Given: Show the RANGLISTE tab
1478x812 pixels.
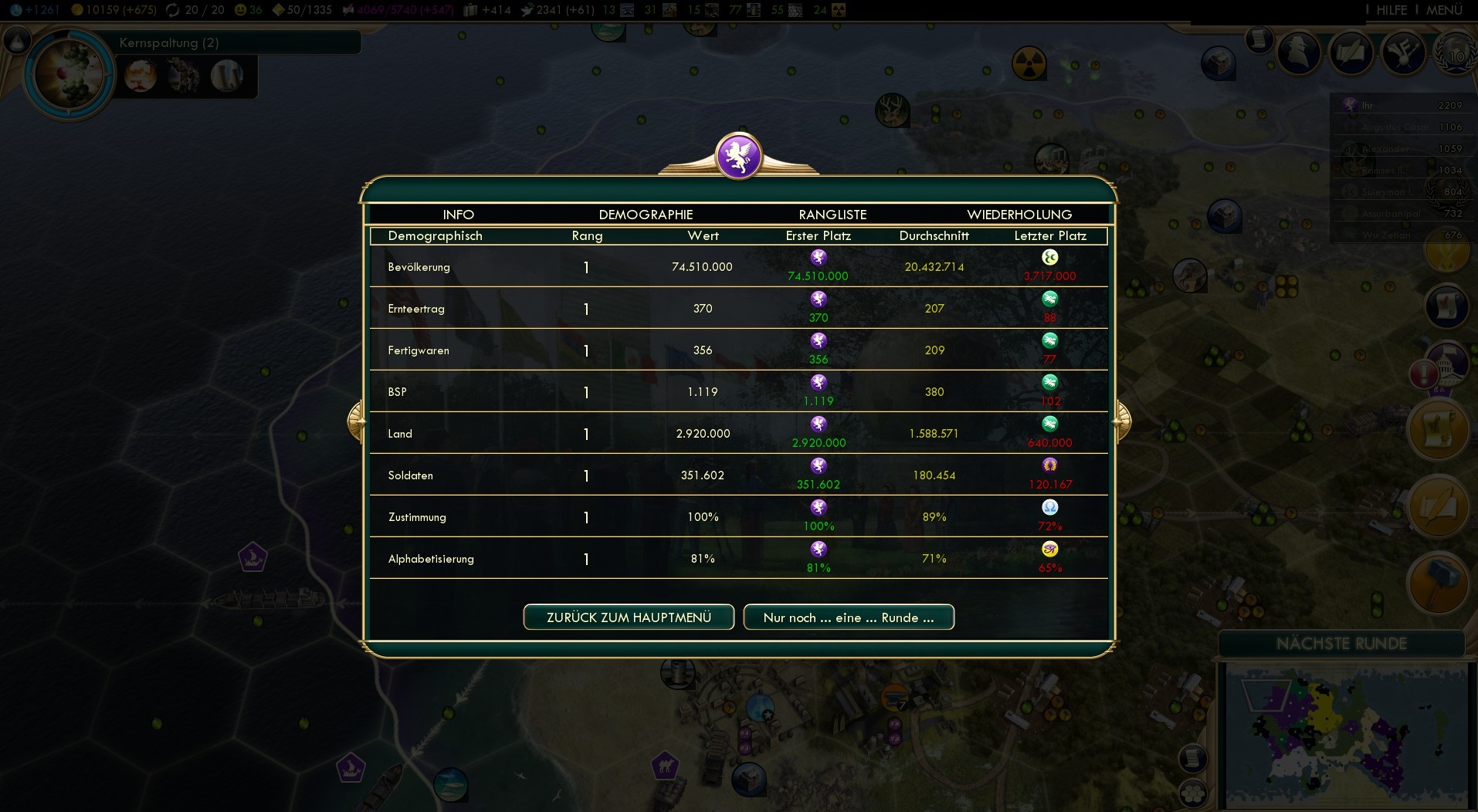Looking at the screenshot, I should click(832, 215).
